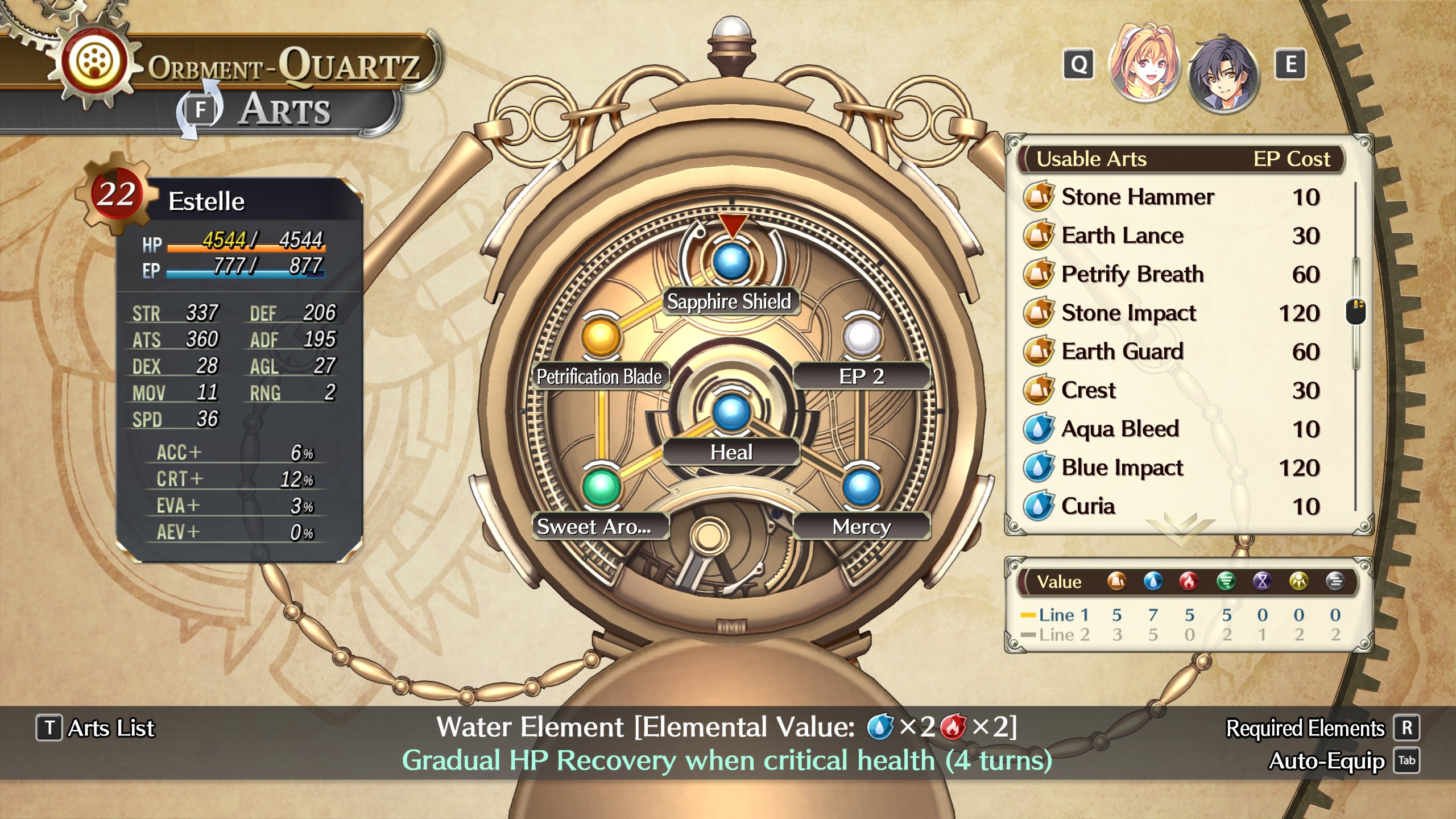Viewport: 1456px width, 819px height.
Task: Click the Usable Arts header
Action: 1092,159
